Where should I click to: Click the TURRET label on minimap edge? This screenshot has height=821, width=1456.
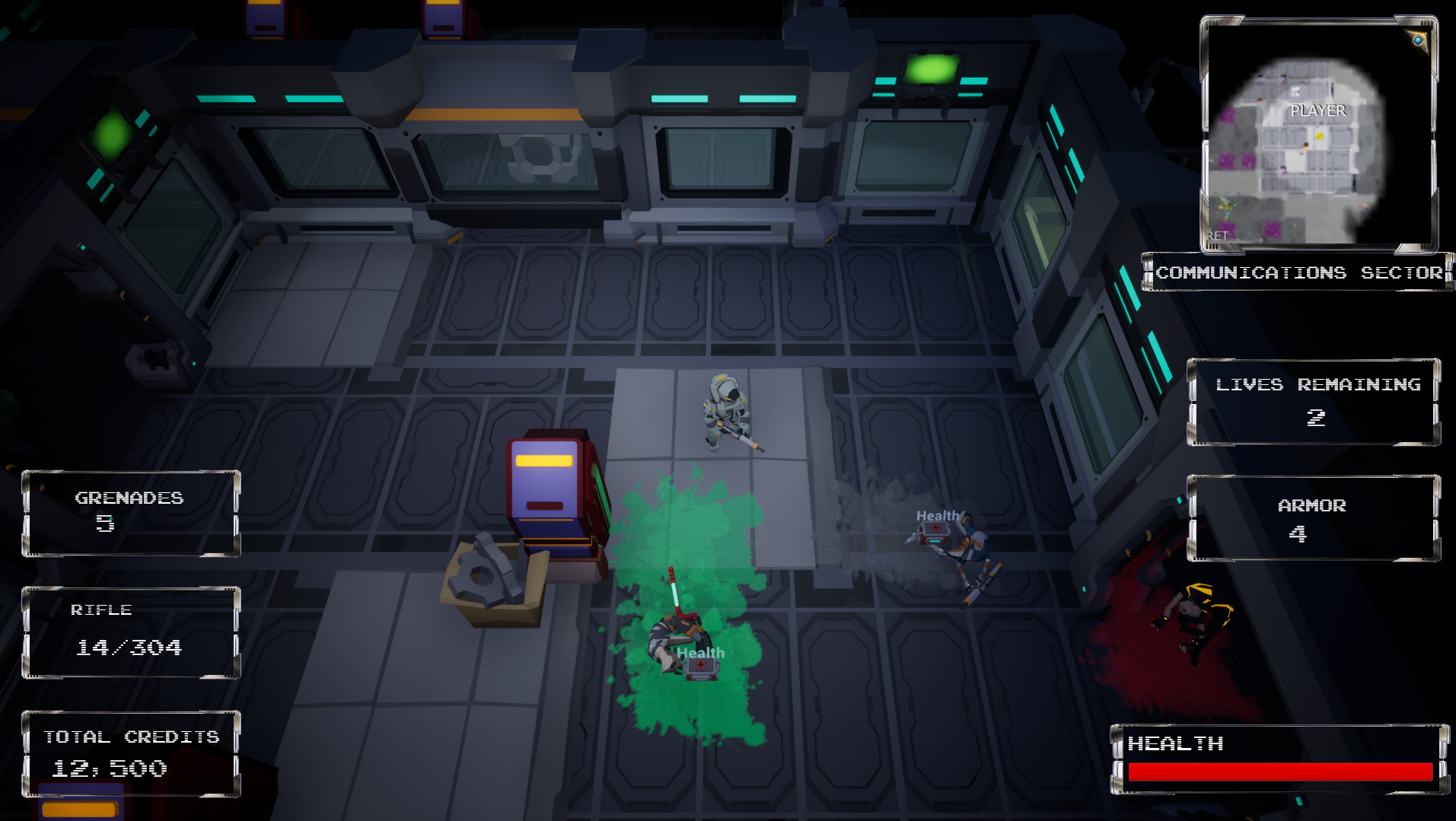click(x=1219, y=234)
